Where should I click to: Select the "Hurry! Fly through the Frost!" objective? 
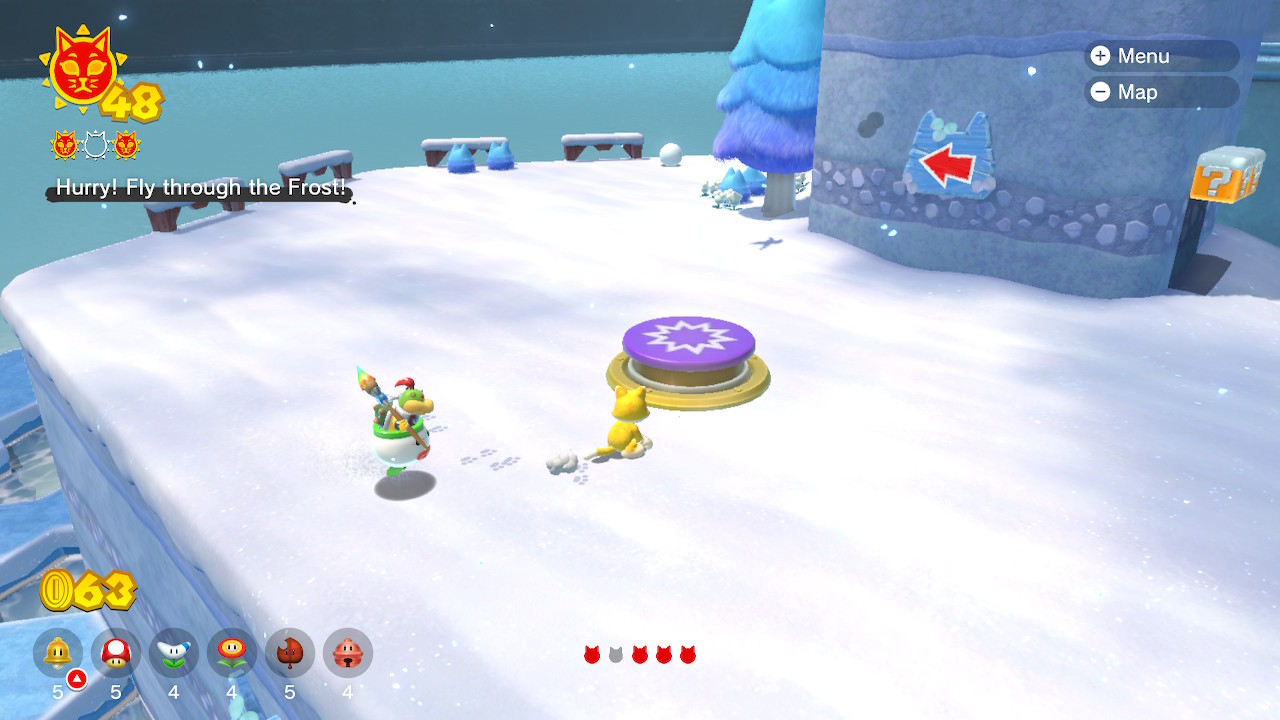(x=200, y=187)
